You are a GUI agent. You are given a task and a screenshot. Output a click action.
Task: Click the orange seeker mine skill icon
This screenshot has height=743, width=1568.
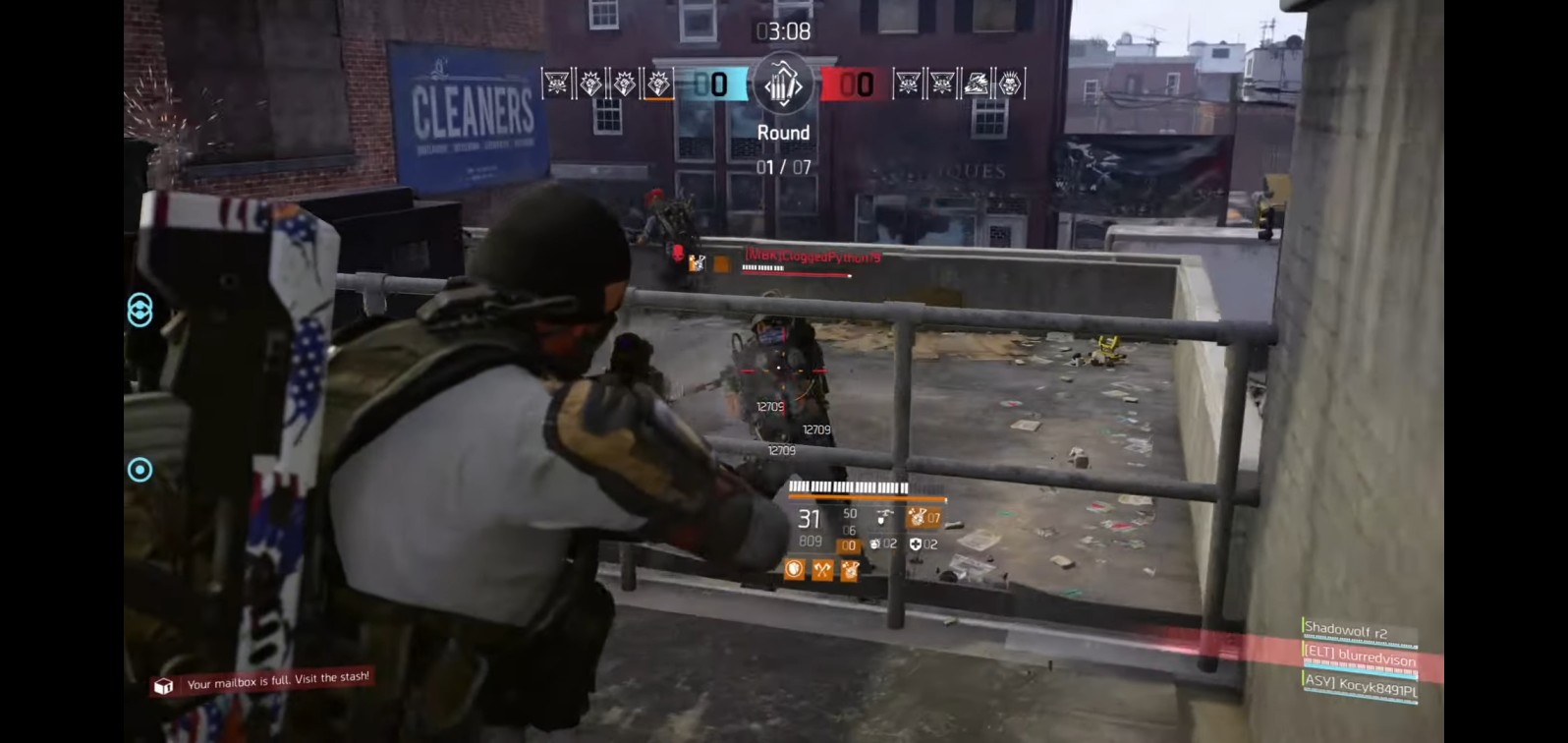point(849,570)
